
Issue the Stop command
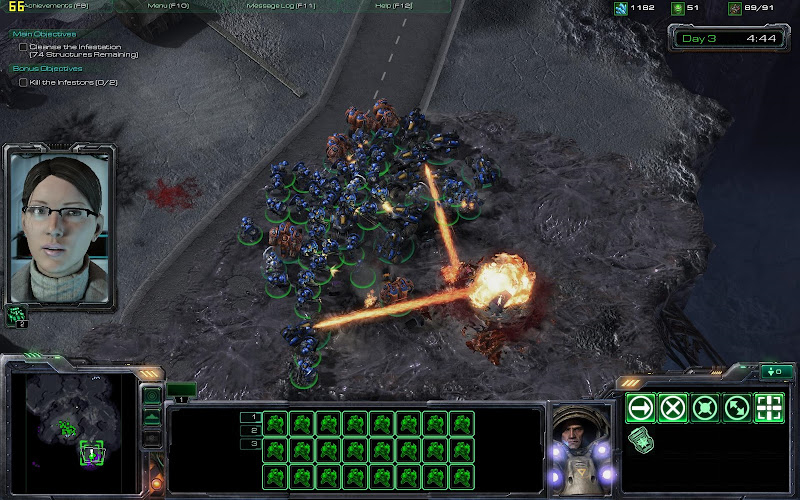(x=673, y=408)
